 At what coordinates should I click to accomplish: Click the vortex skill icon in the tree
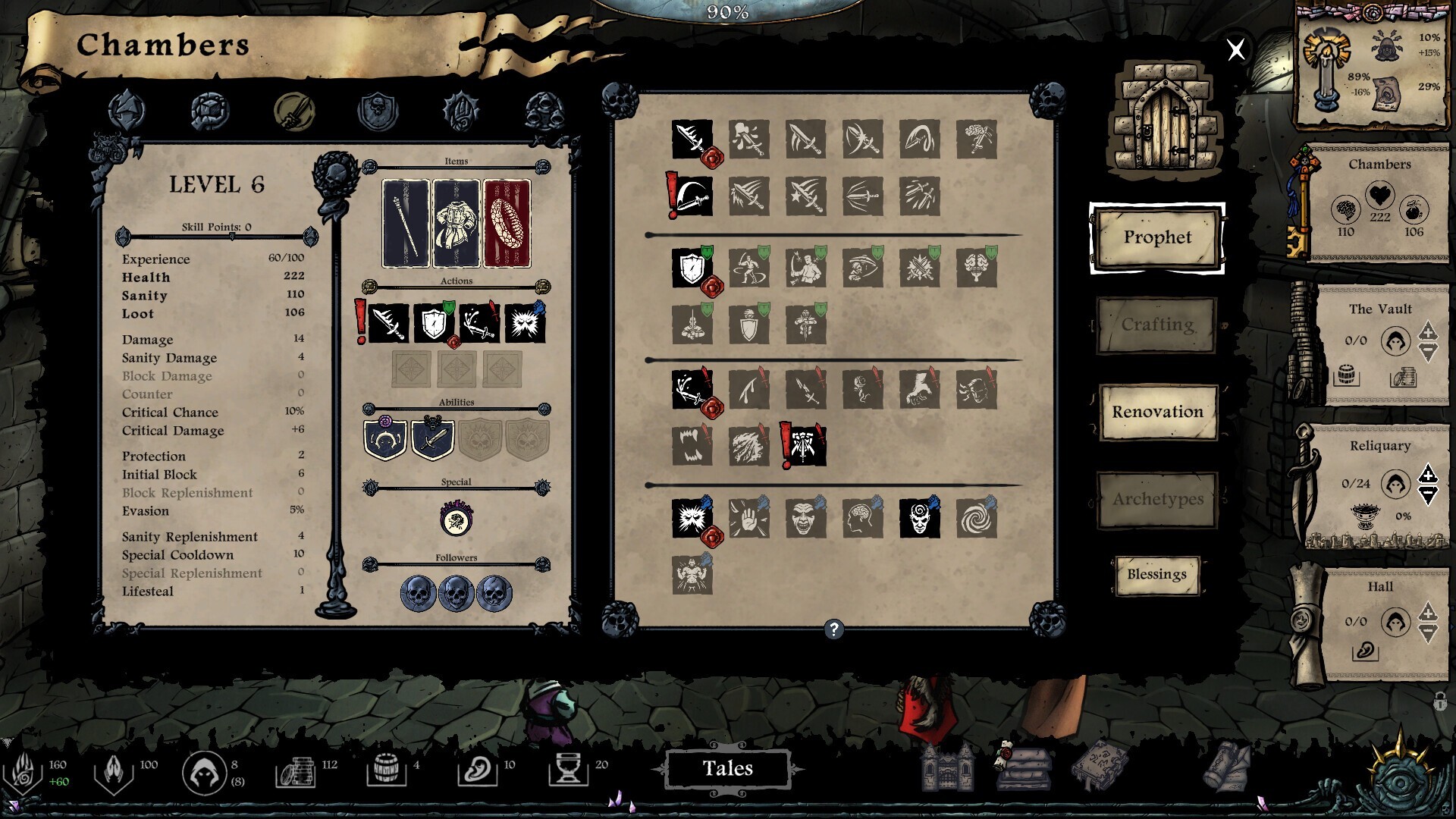point(978,519)
